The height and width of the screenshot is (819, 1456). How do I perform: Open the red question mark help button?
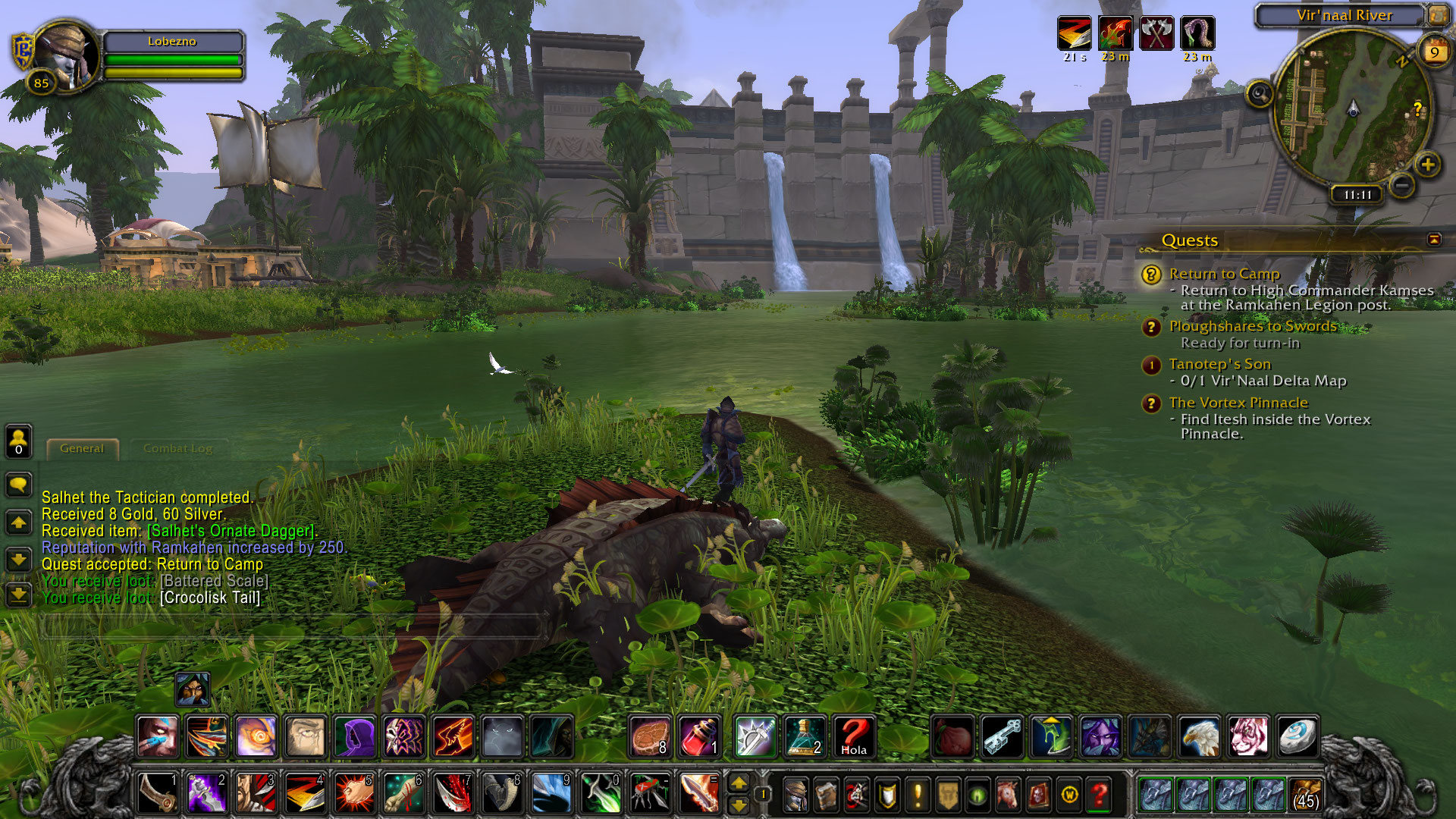tap(1100, 794)
